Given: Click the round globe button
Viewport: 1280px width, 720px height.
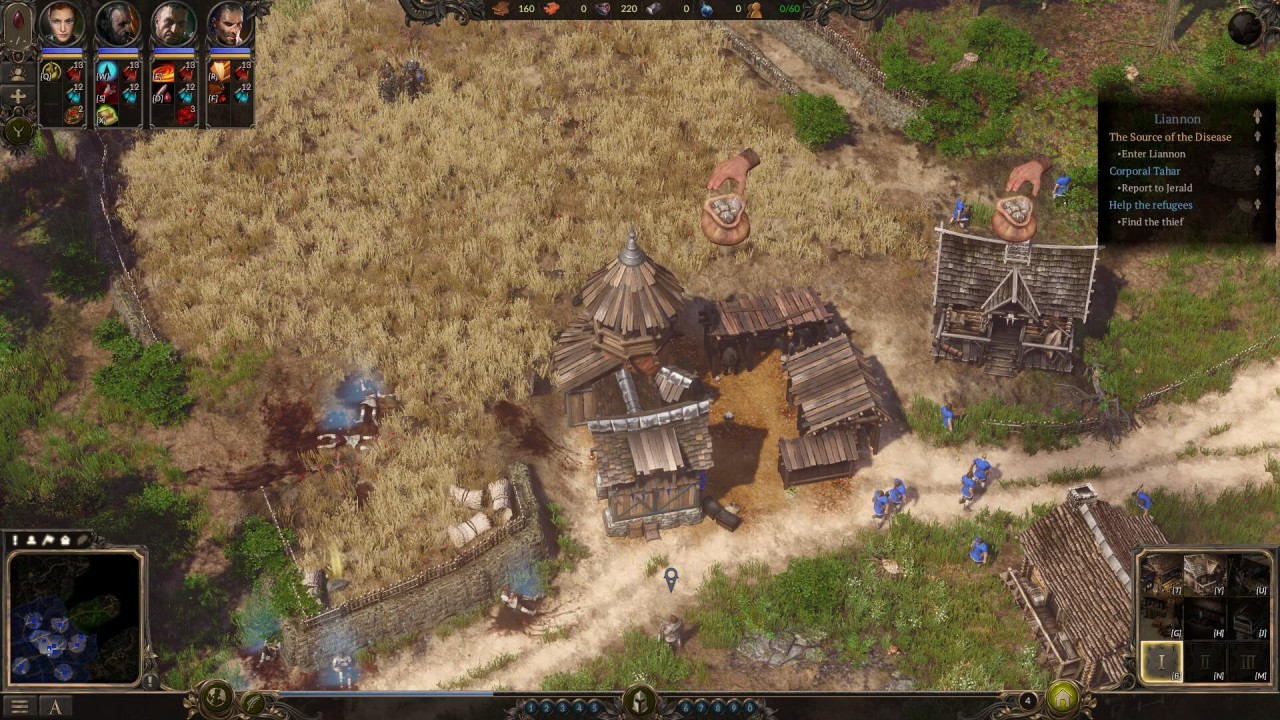Looking at the screenshot, I should pyautogui.click(x=1245, y=28).
